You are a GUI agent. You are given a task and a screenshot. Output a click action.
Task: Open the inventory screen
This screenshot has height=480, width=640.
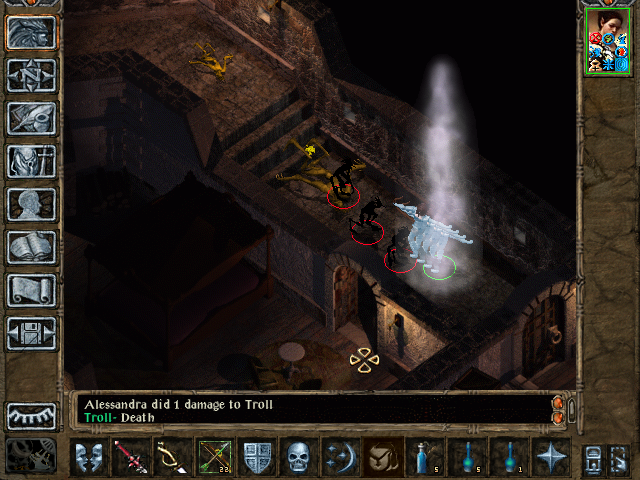pyautogui.click(x=31, y=160)
